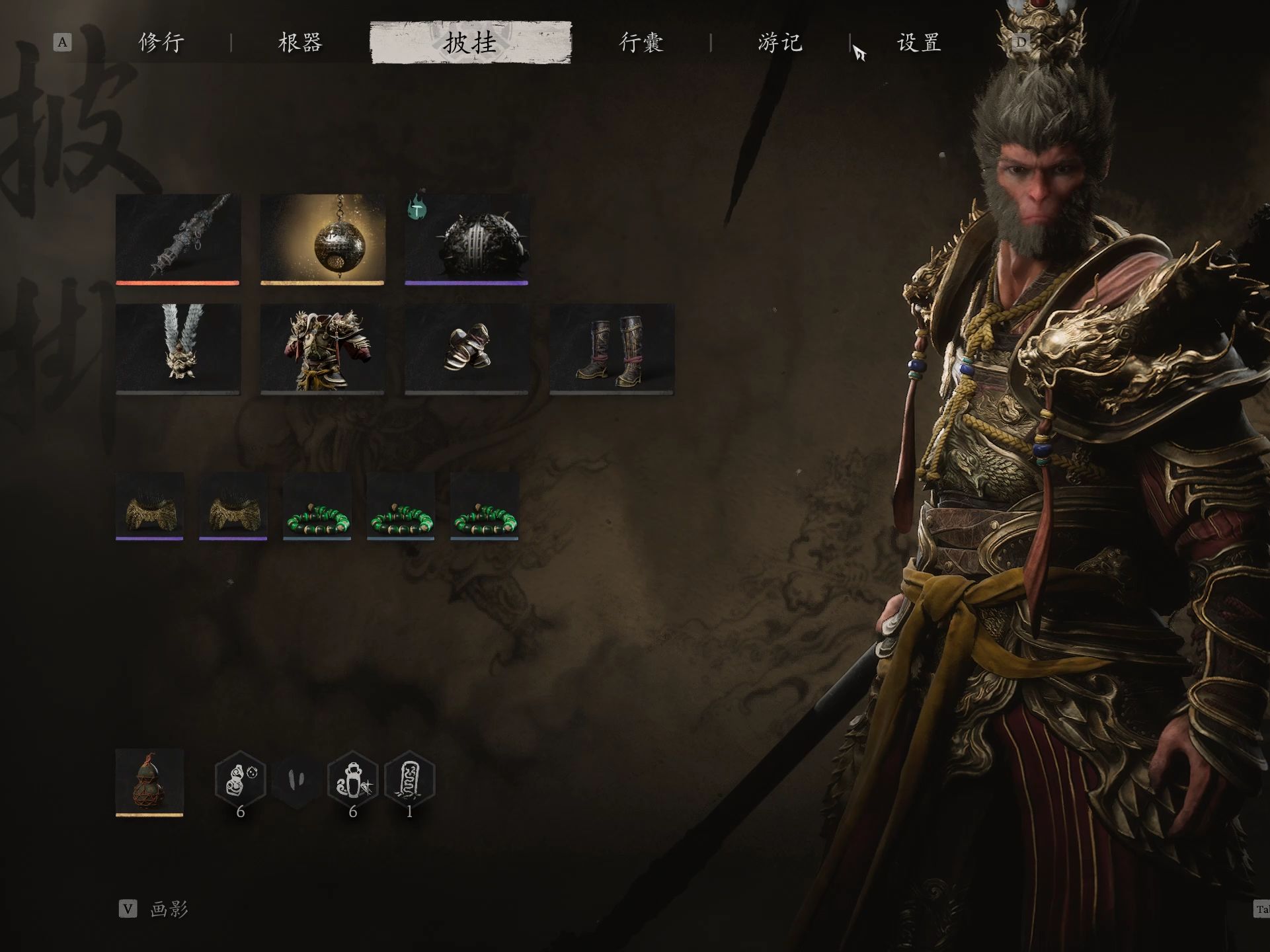Image resolution: width=1270 pixels, height=952 pixels.
Task: Open the 游记 journal tab
Action: click(780, 43)
